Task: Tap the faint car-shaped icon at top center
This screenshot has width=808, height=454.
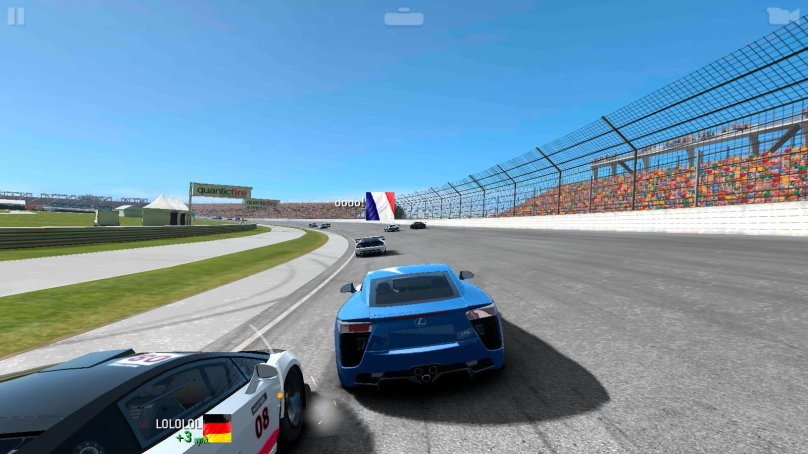Action: pos(404,17)
